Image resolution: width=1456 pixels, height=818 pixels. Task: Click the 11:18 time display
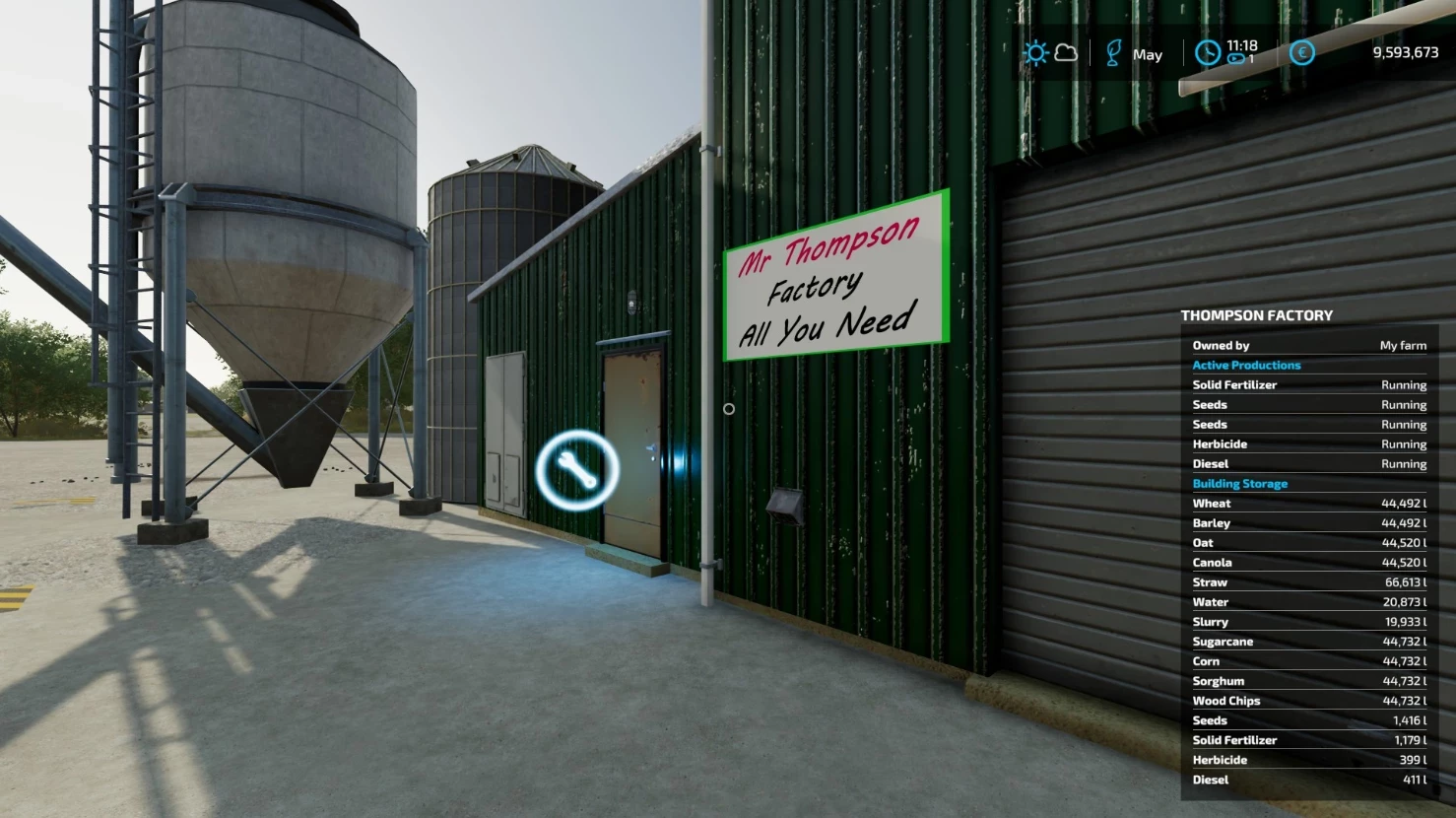pyautogui.click(x=1243, y=44)
